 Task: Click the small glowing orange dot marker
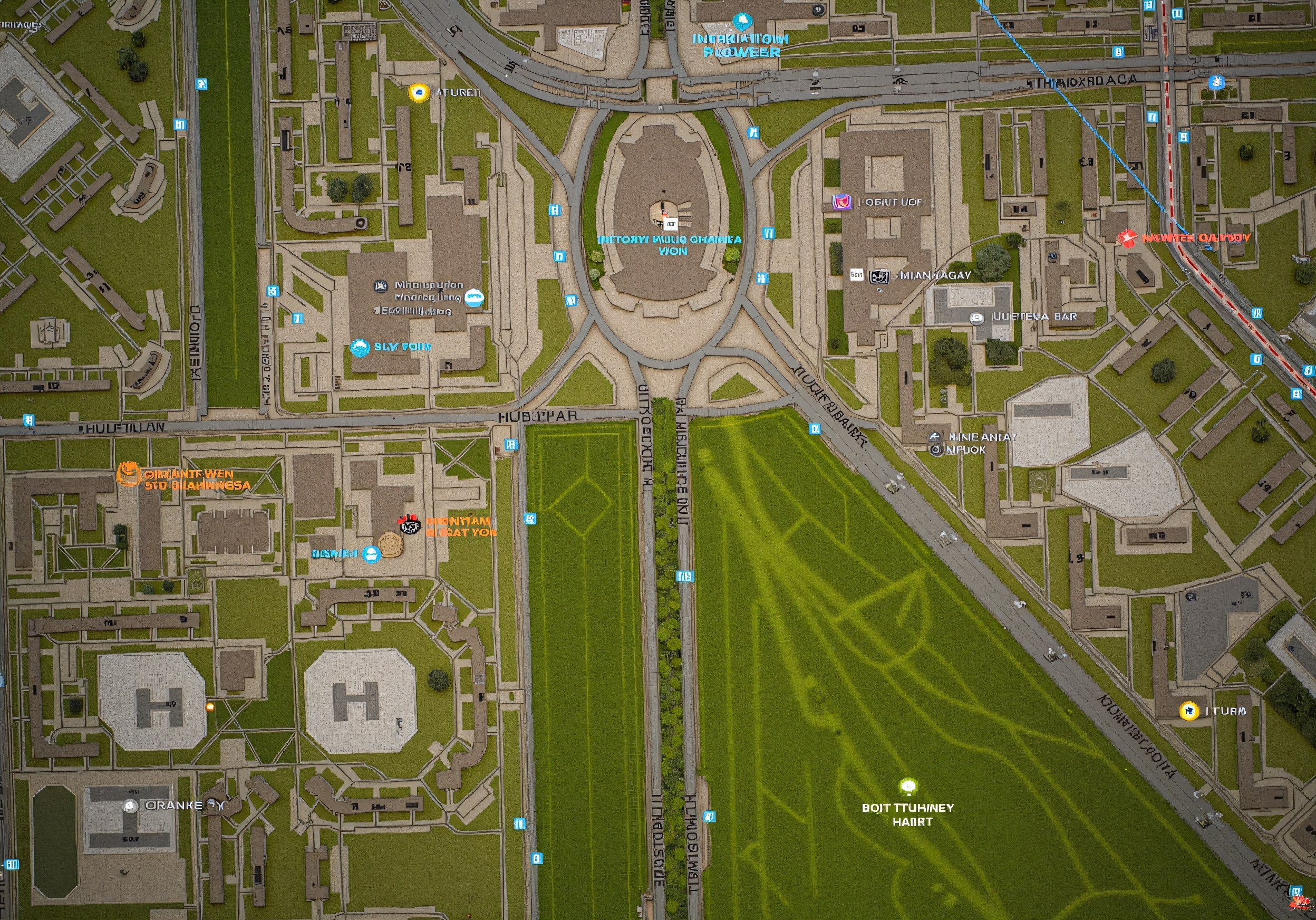(x=210, y=707)
